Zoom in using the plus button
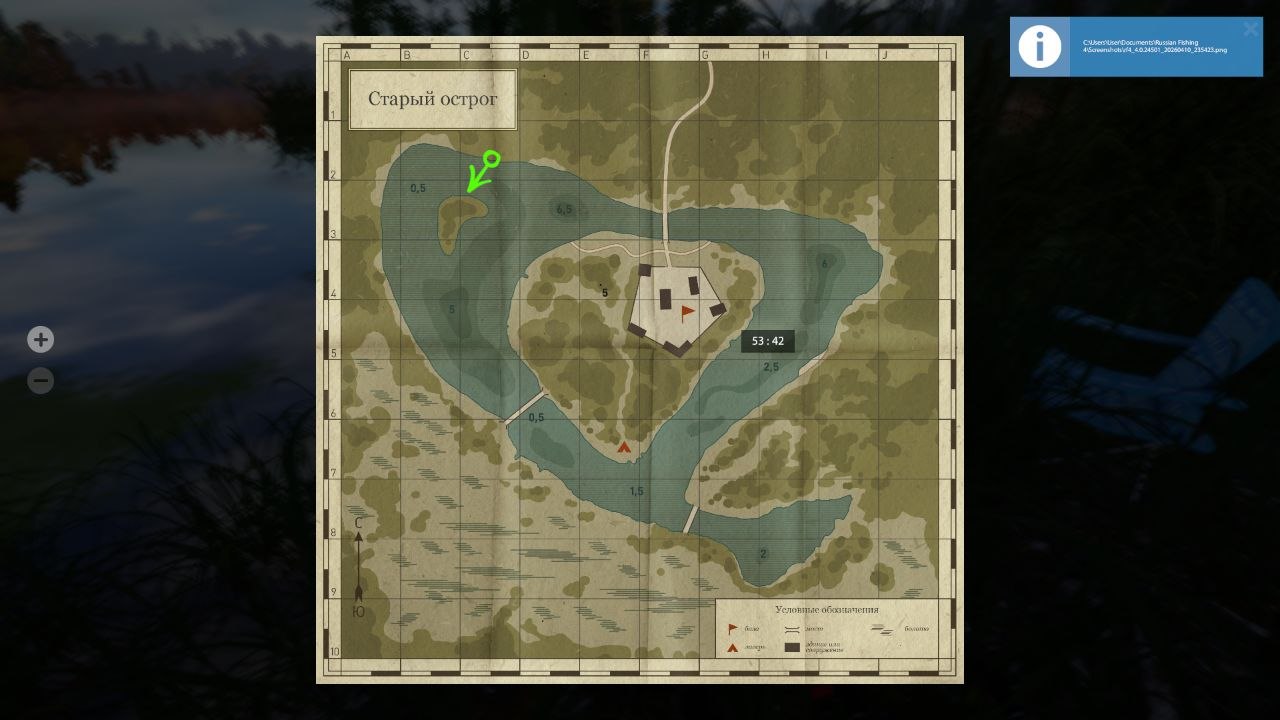The height and width of the screenshot is (720, 1280). pyautogui.click(x=40, y=339)
